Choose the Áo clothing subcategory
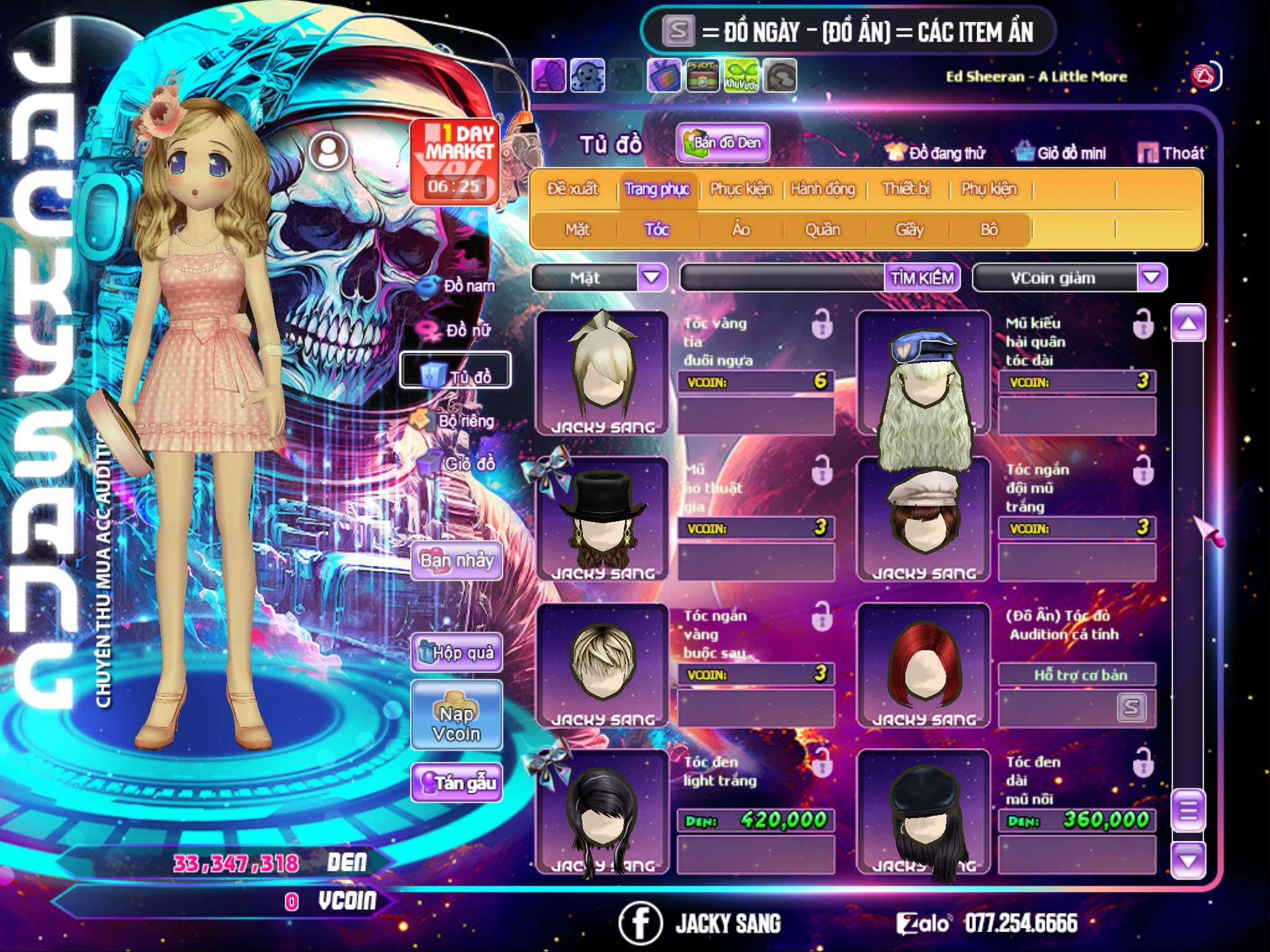 click(x=741, y=230)
